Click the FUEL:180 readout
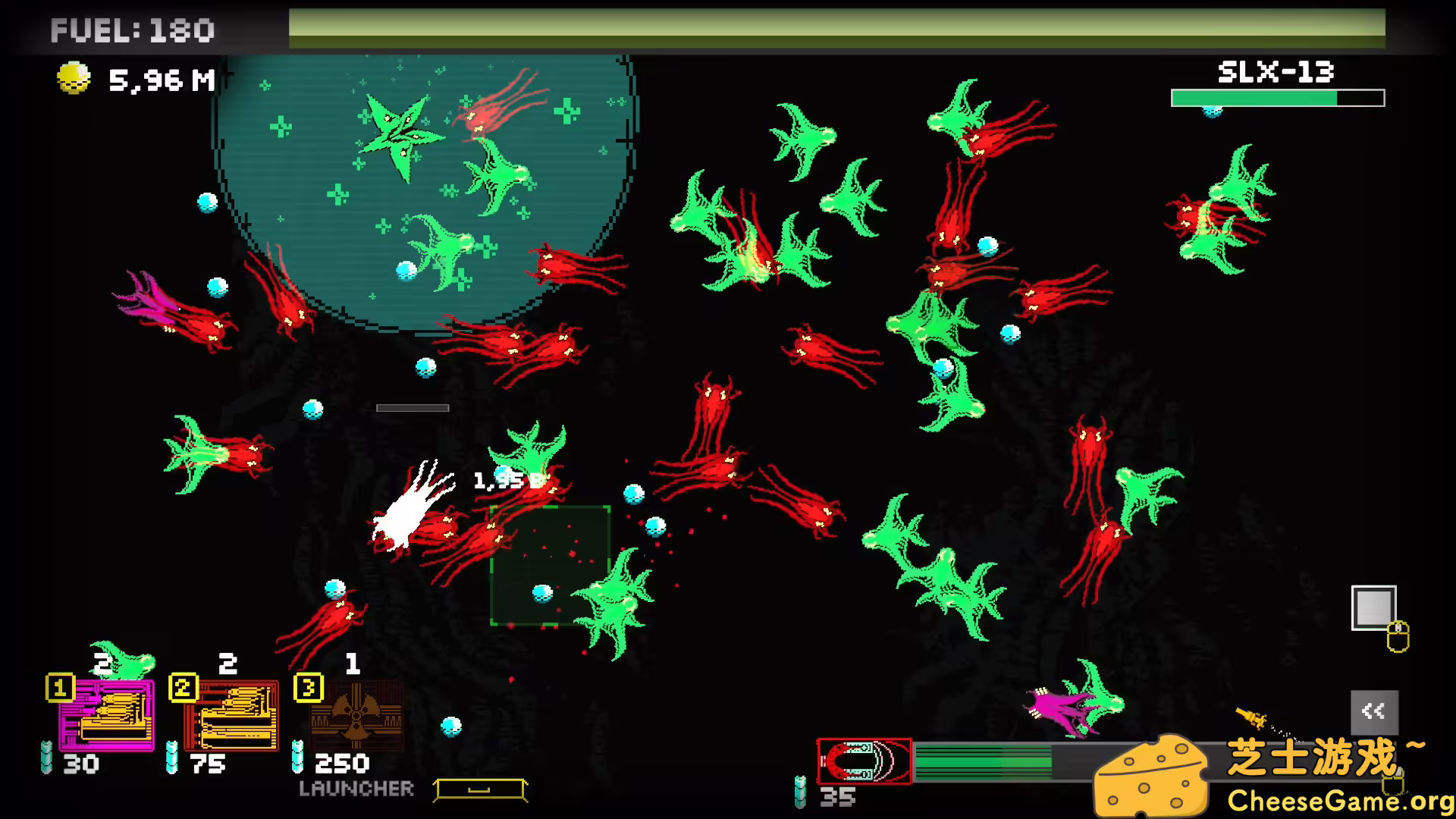Image resolution: width=1456 pixels, height=819 pixels. [x=133, y=30]
